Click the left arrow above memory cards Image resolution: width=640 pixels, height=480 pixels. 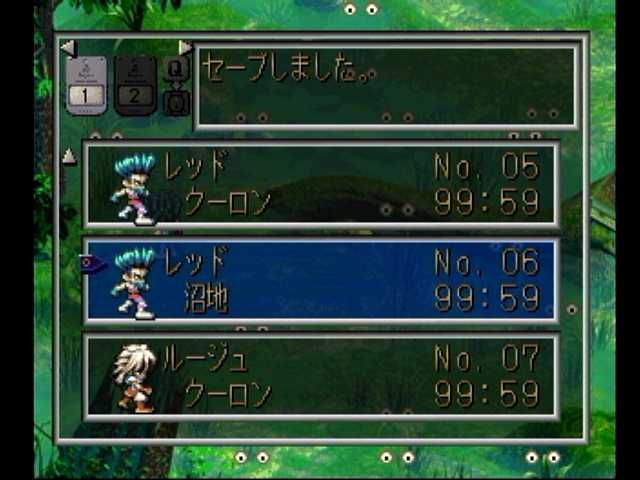[x=67, y=47]
